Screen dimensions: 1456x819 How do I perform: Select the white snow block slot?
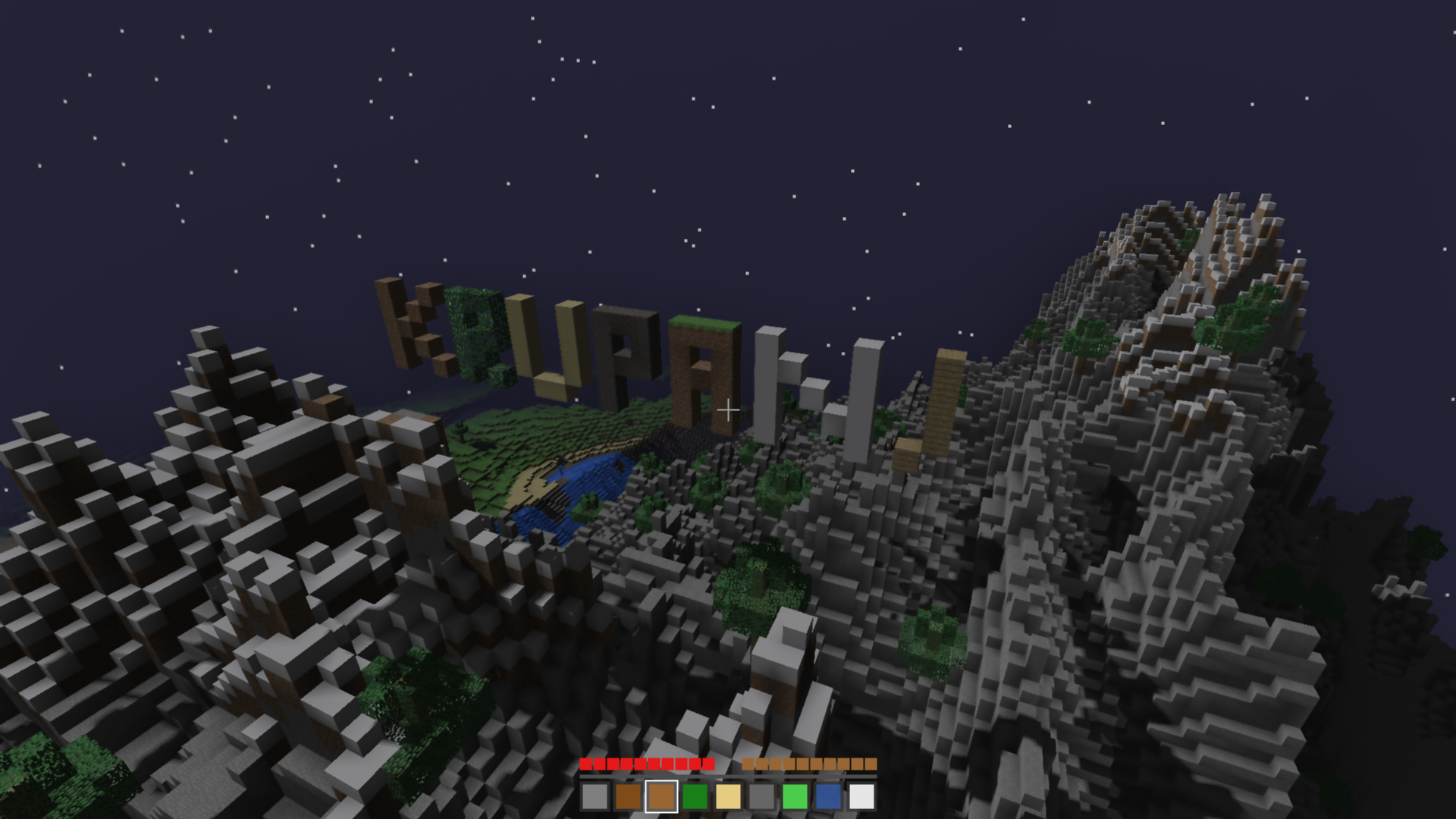861,797
